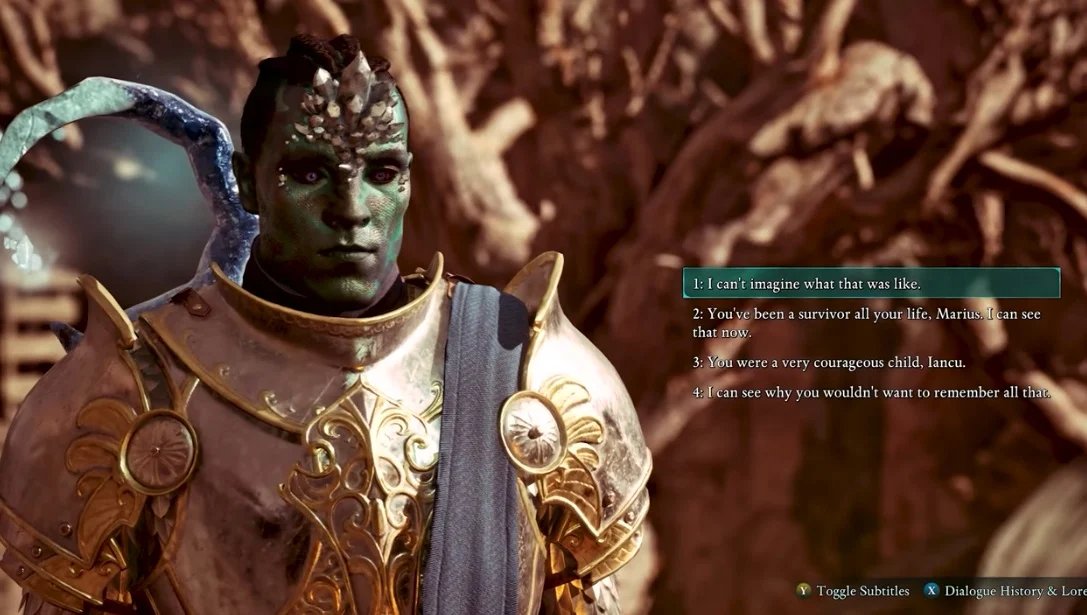Answer "I can see why you wouldn't want to remember"
This screenshot has width=1087, height=615.
tap(871, 392)
